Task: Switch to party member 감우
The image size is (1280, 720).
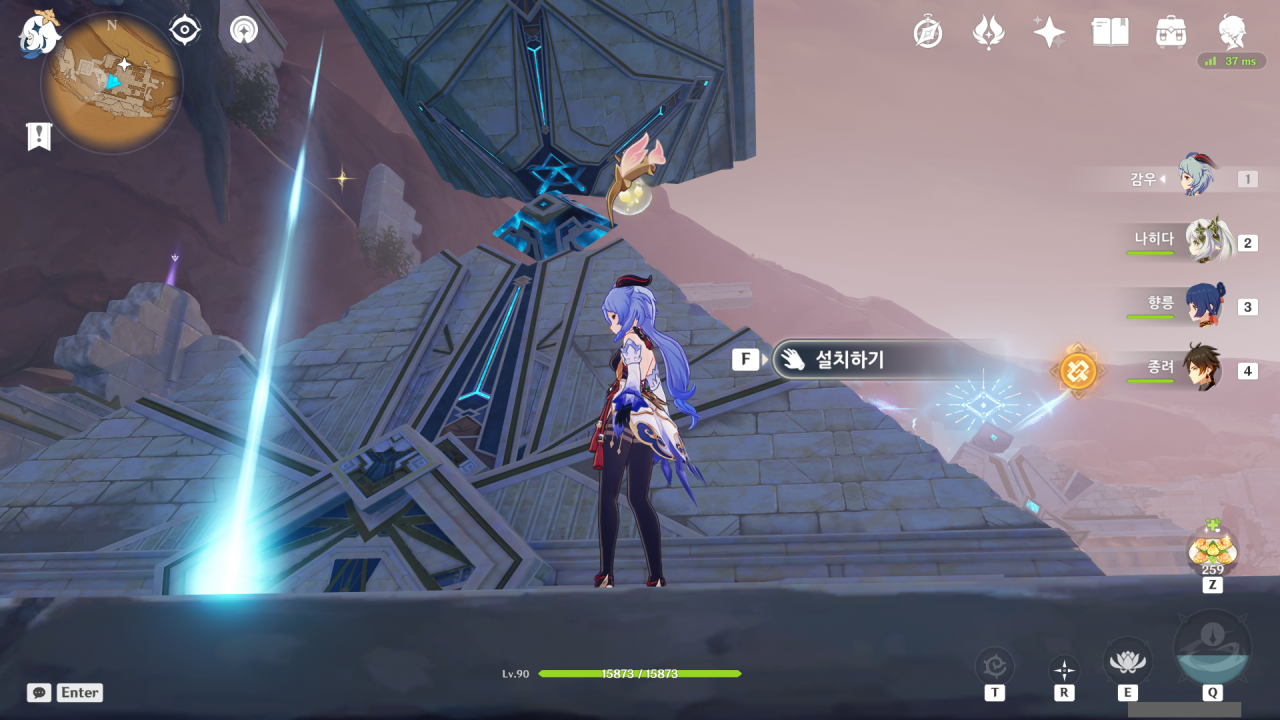Action: 1195,178
